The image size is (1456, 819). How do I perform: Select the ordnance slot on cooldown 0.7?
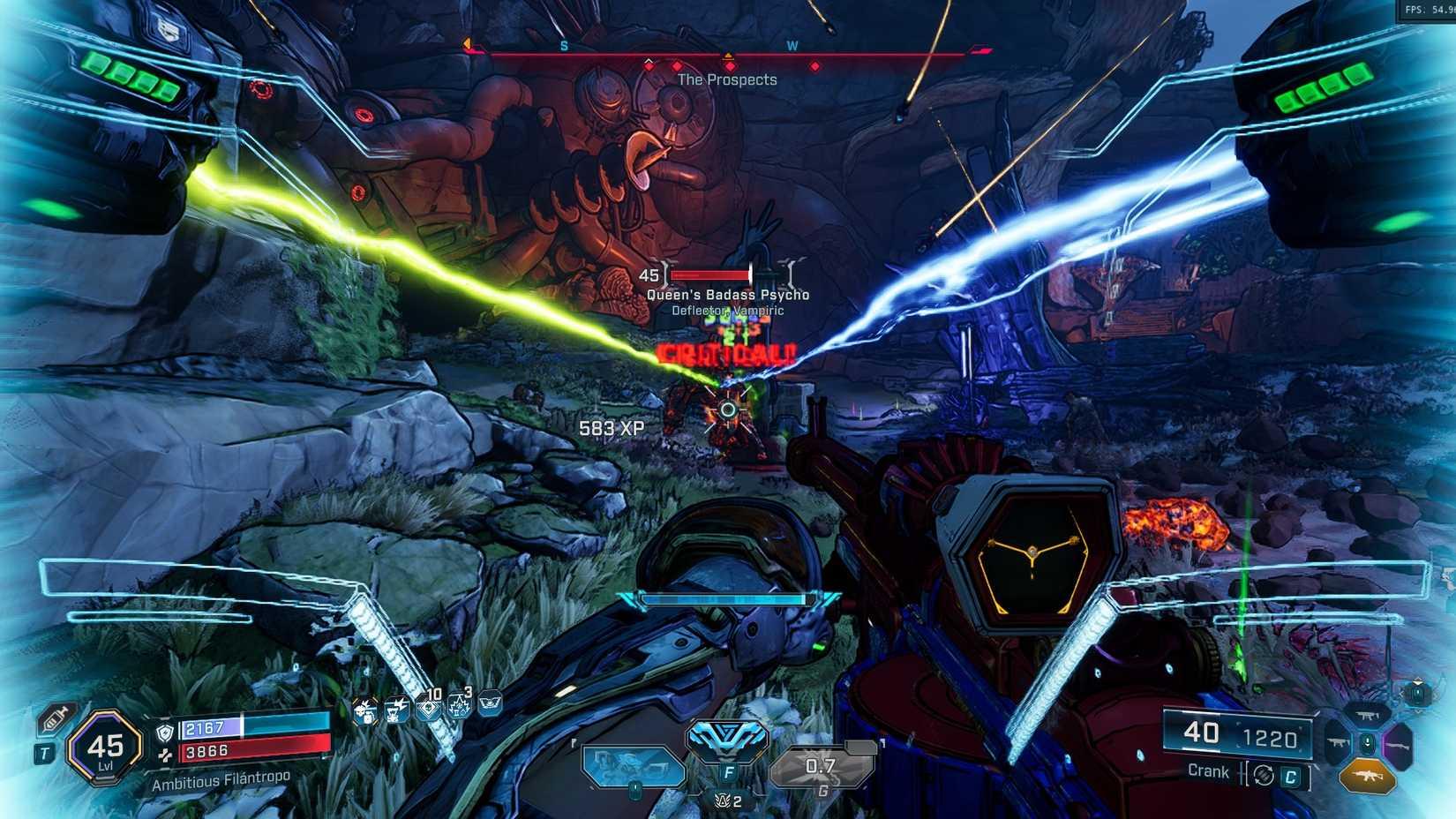pyautogui.click(x=821, y=765)
